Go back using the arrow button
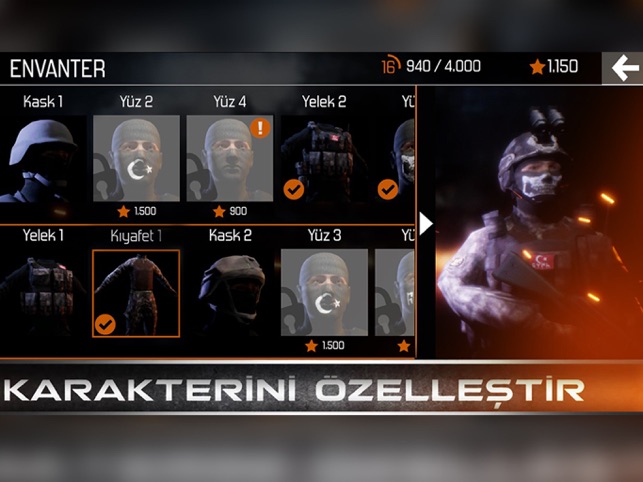 click(x=623, y=67)
